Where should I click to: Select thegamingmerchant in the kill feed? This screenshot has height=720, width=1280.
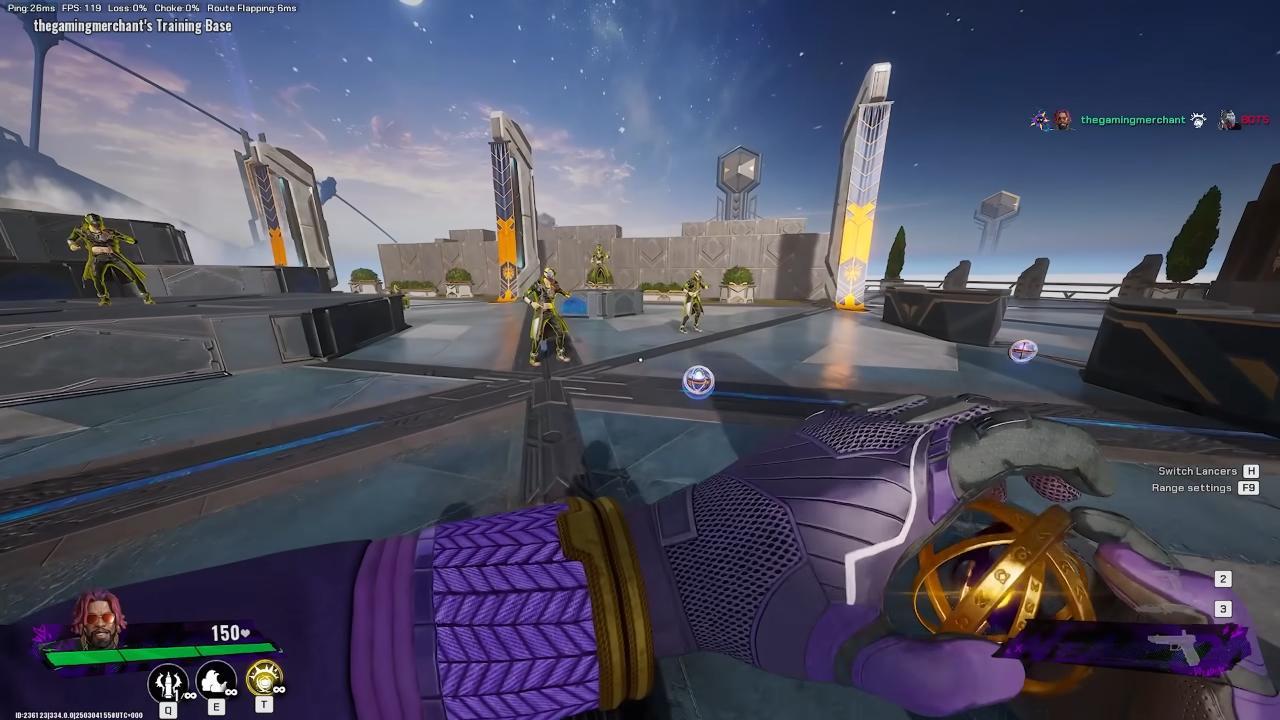pos(1132,120)
